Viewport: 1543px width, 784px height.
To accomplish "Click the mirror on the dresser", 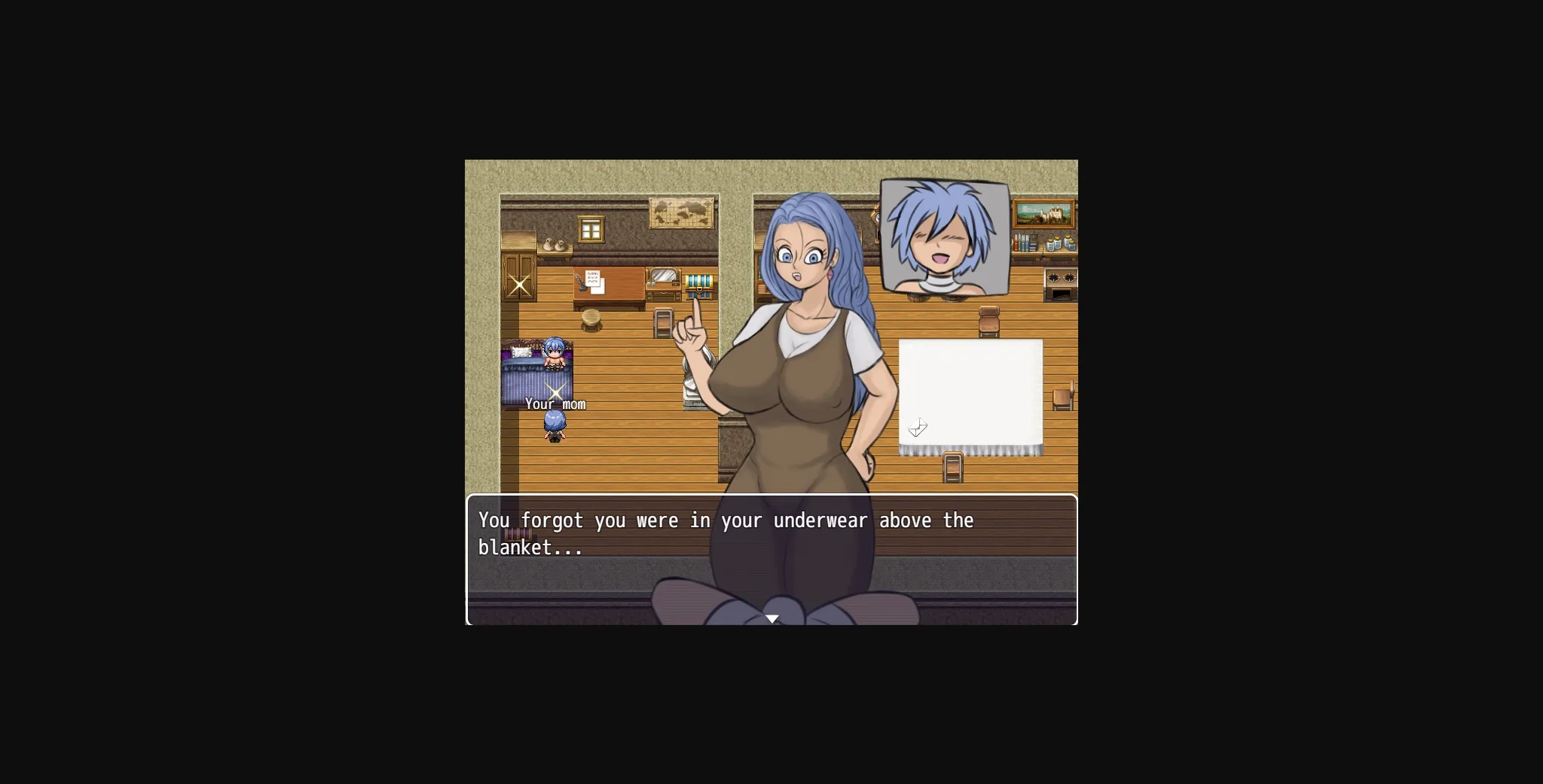I will (x=663, y=276).
